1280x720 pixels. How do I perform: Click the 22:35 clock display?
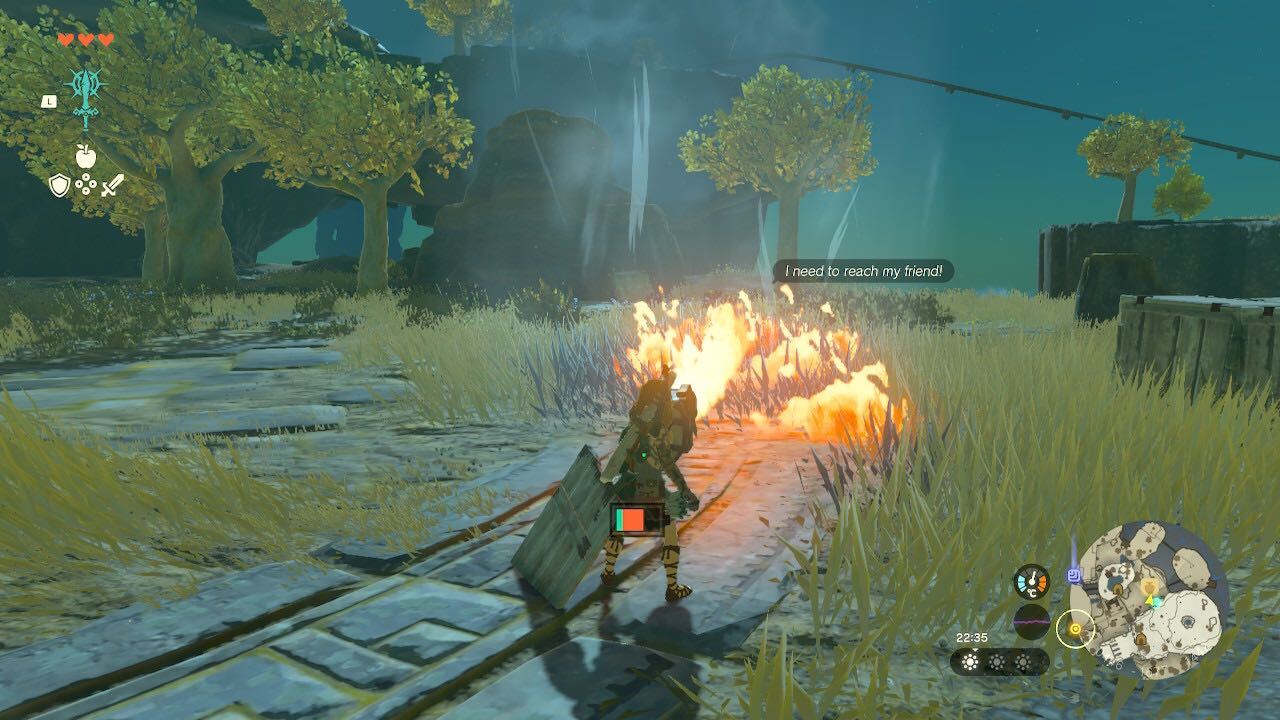pos(972,637)
